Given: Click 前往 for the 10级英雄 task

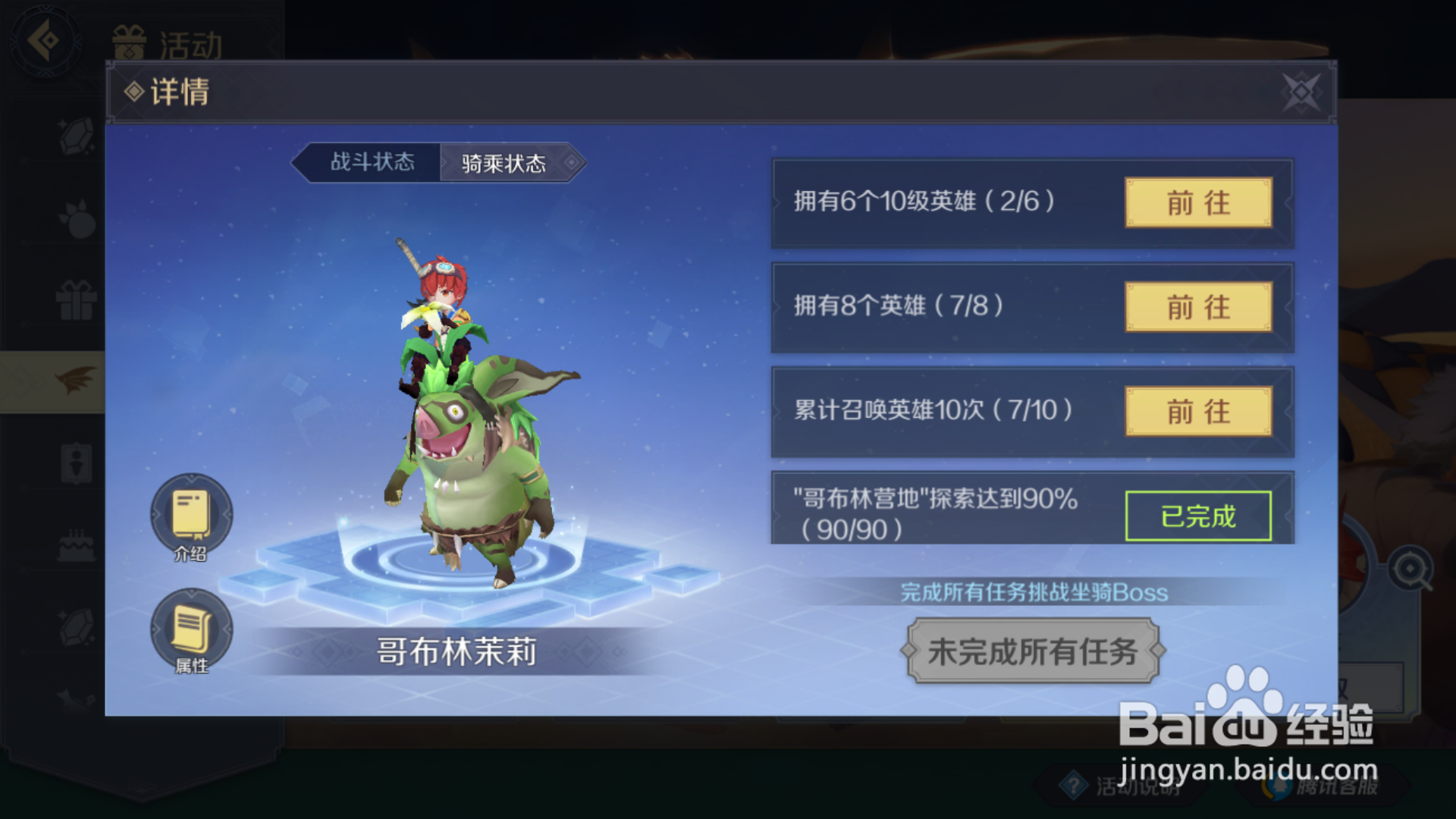Looking at the screenshot, I should [1198, 203].
